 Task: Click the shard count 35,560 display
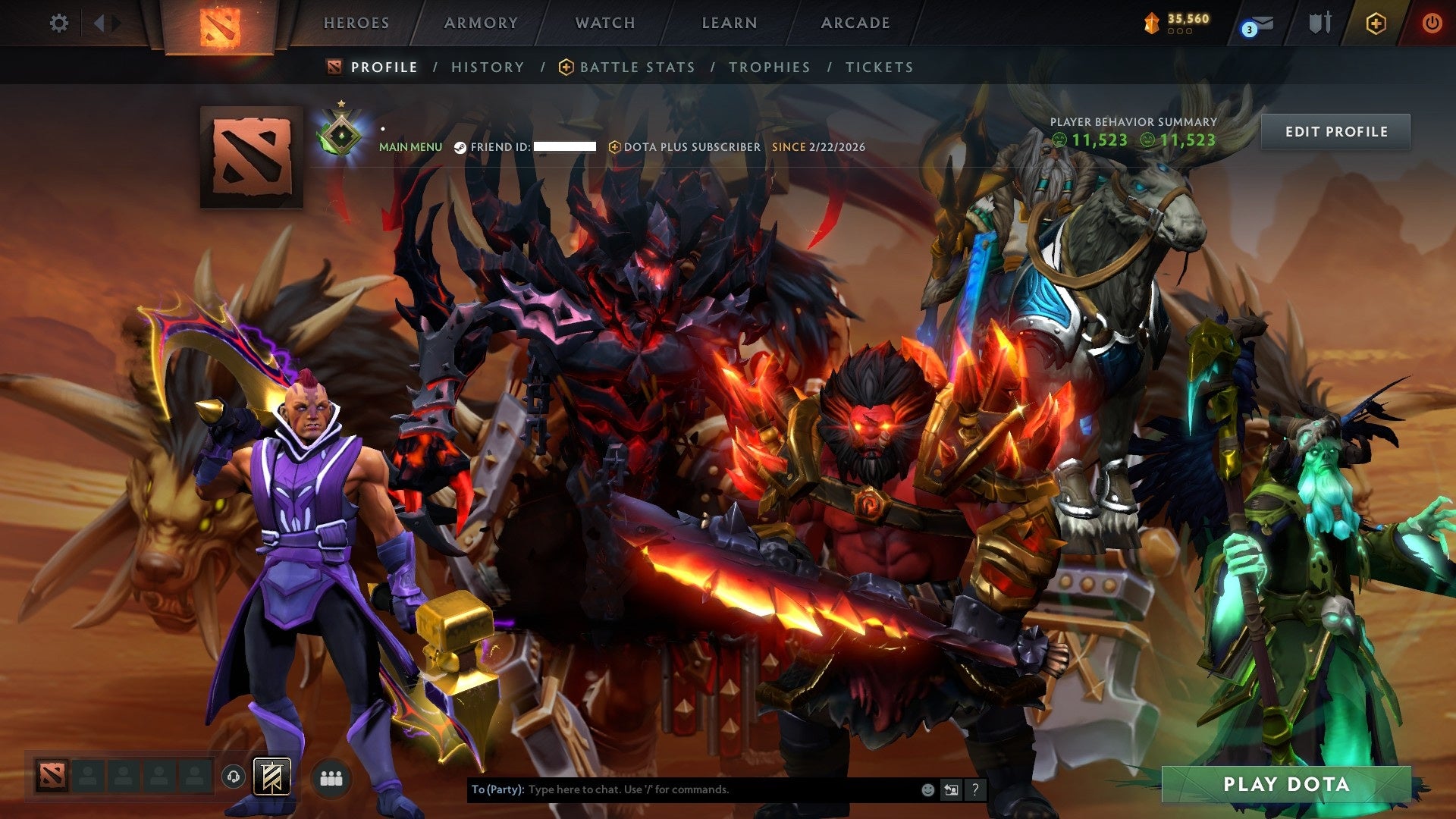(x=1178, y=22)
